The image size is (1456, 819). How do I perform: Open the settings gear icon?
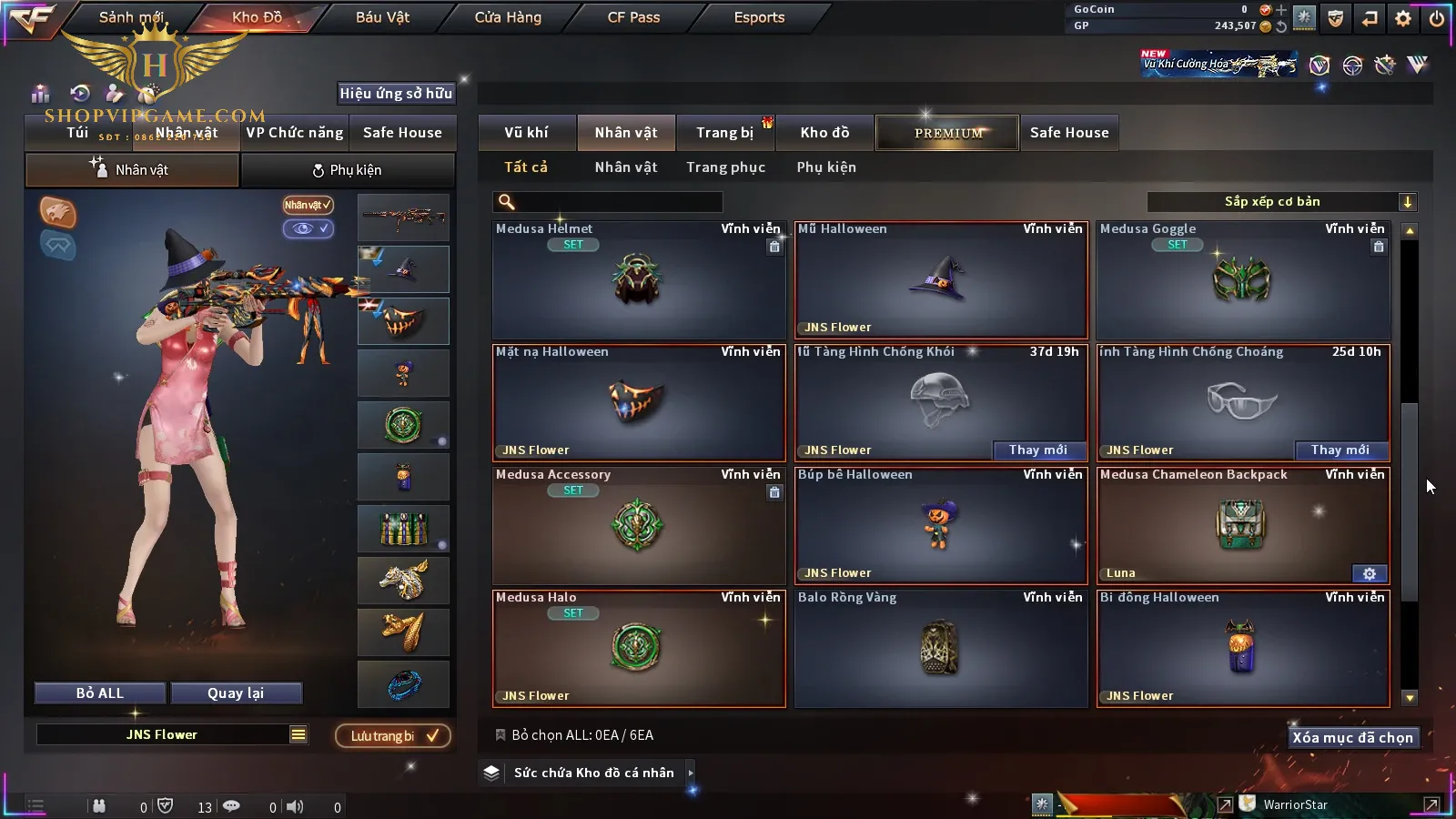pyautogui.click(x=1403, y=18)
